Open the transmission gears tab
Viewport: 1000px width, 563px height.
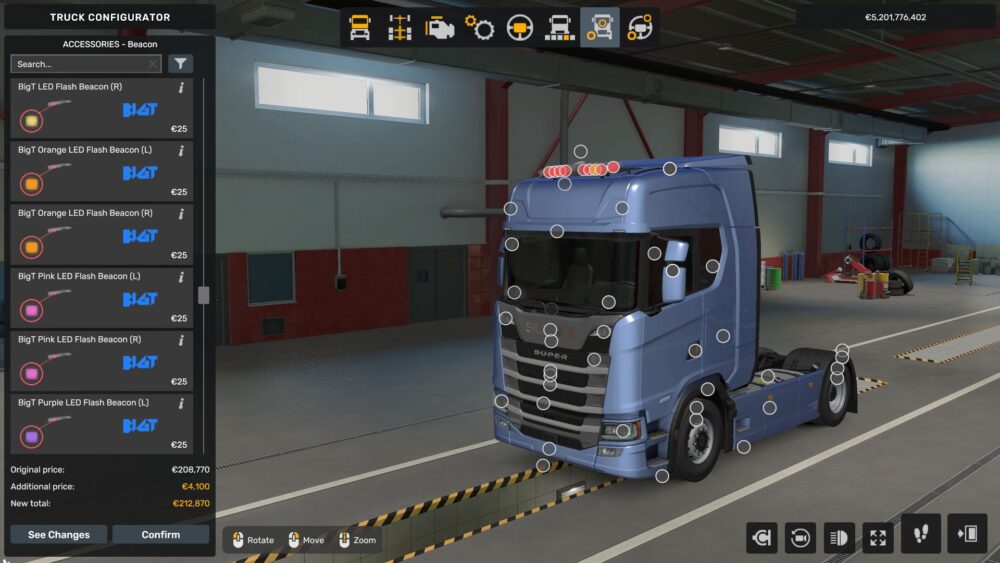pos(480,28)
